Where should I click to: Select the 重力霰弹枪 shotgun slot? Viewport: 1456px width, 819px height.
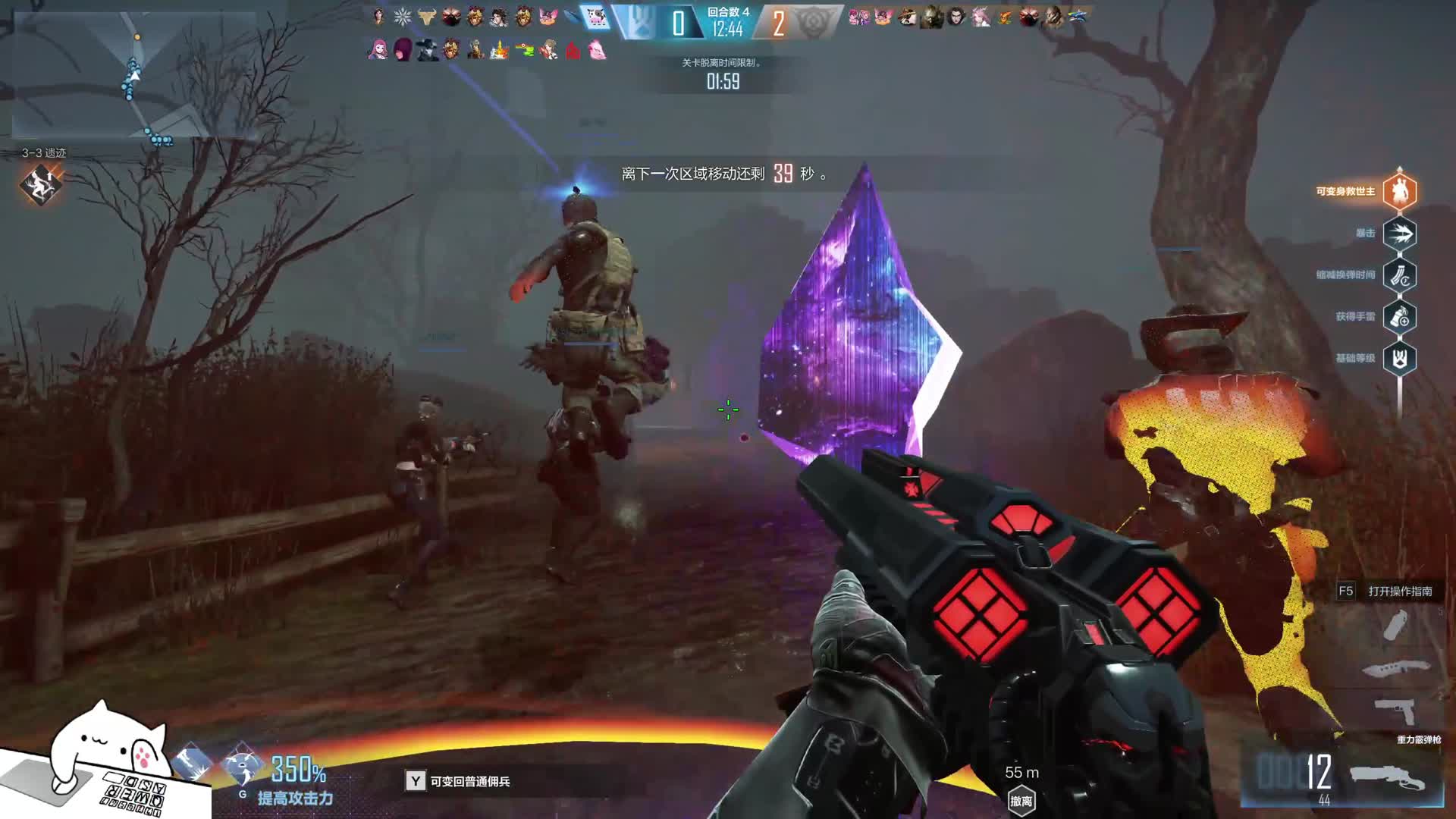[x=1386, y=779]
